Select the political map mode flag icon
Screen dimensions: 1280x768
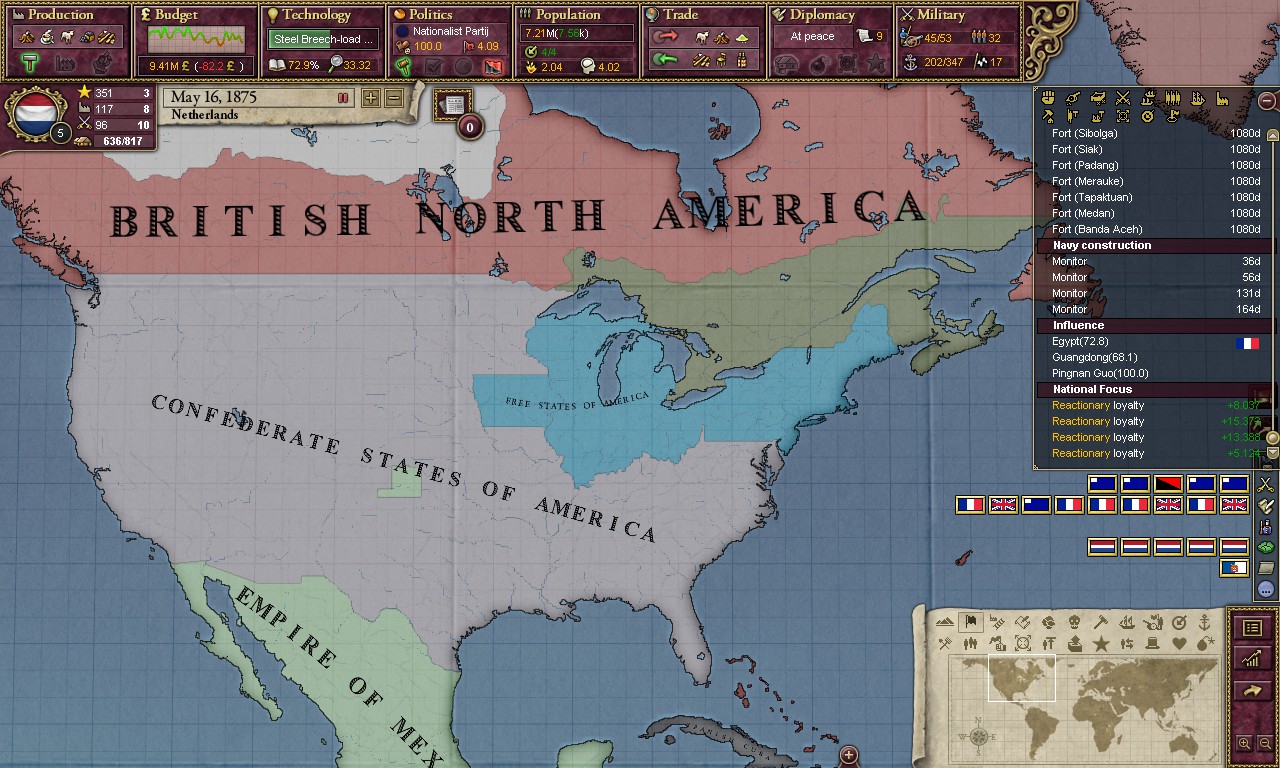969,621
